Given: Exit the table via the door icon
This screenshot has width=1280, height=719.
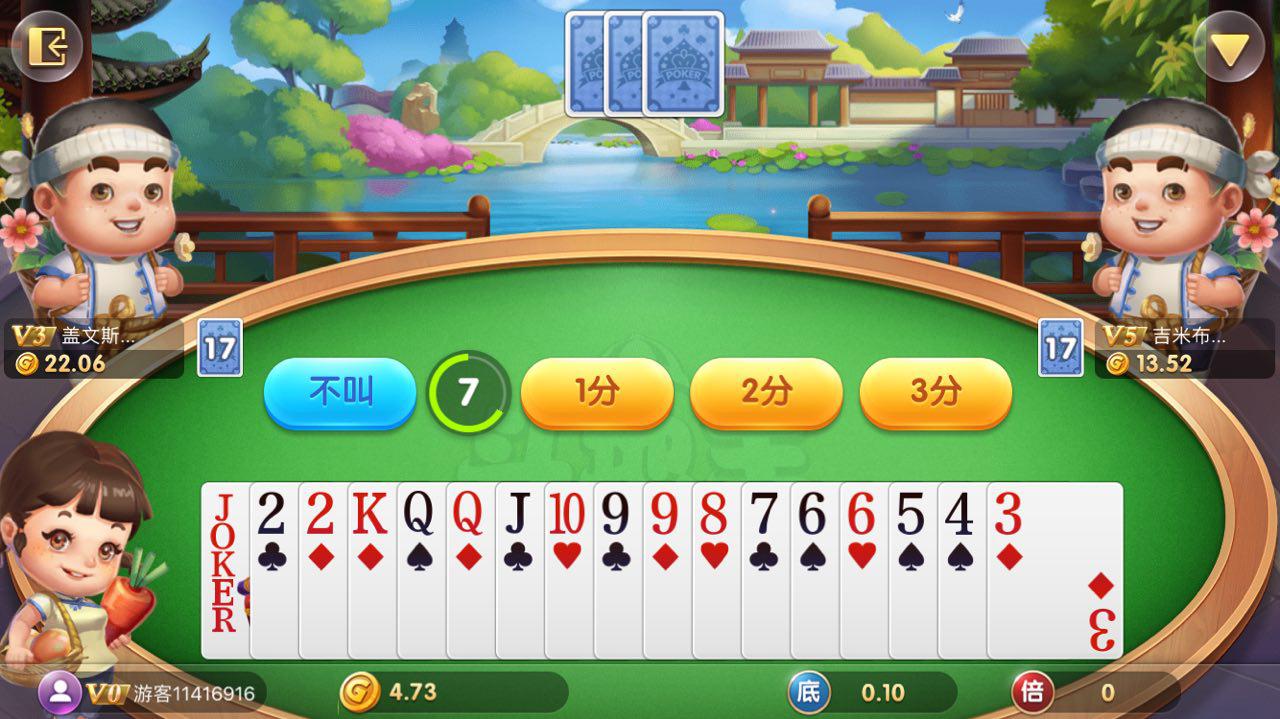Looking at the screenshot, I should pos(46,46).
